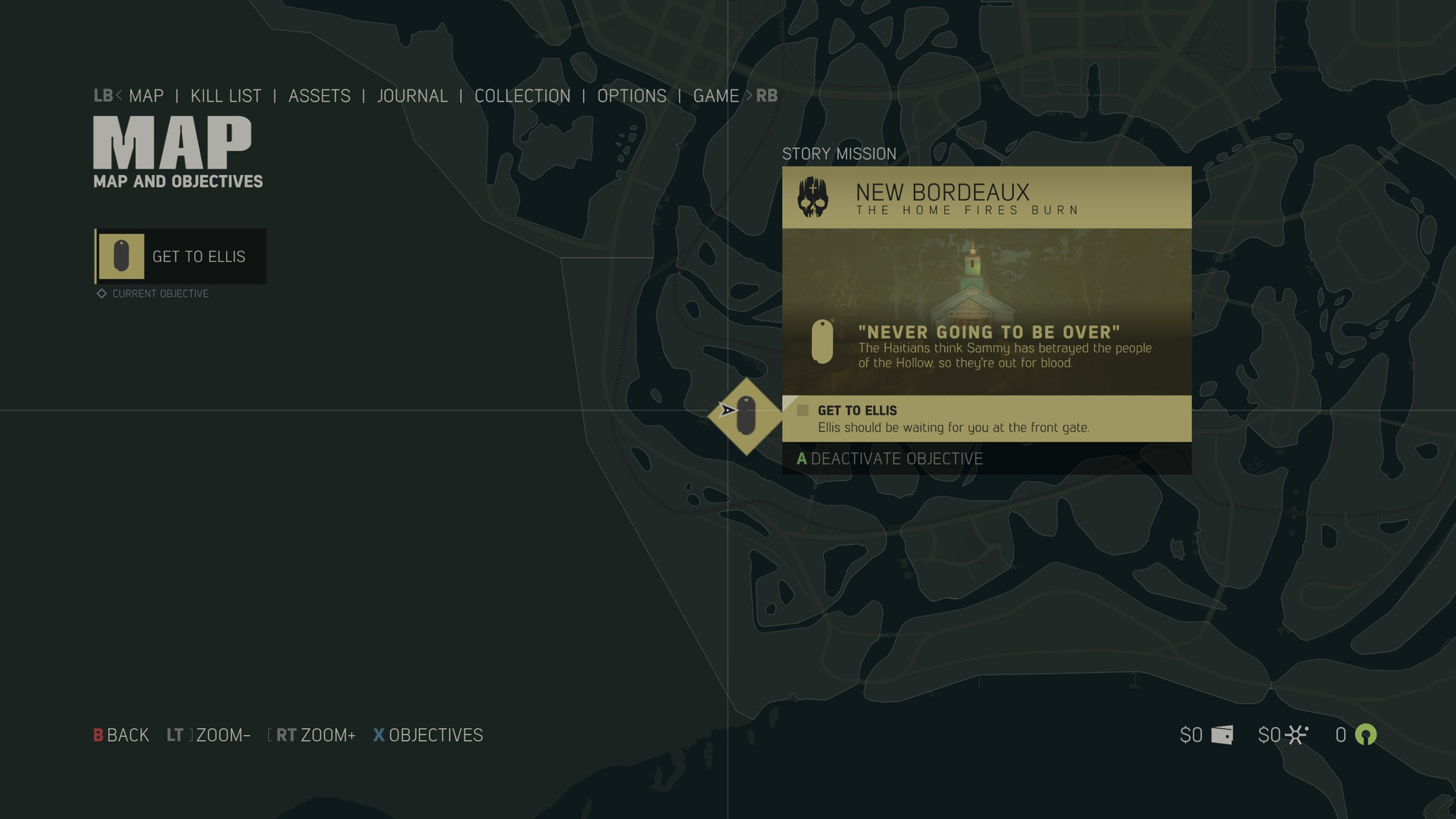The image size is (1456, 819).
Task: Switch to the Game tab
Action: (x=716, y=96)
